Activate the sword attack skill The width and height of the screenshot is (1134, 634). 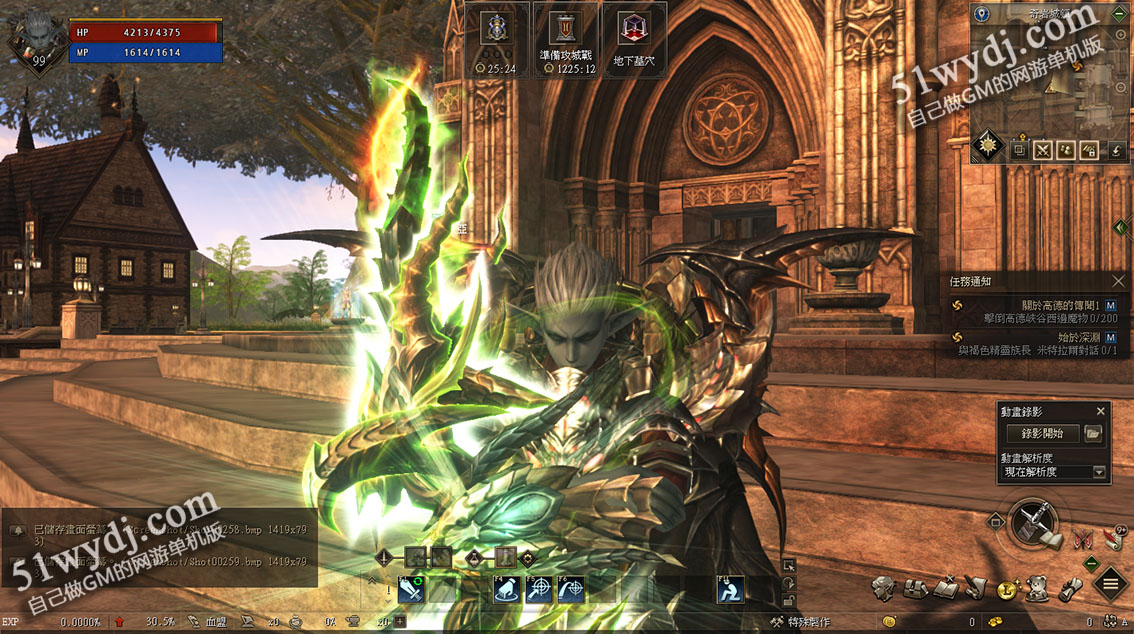point(411,590)
